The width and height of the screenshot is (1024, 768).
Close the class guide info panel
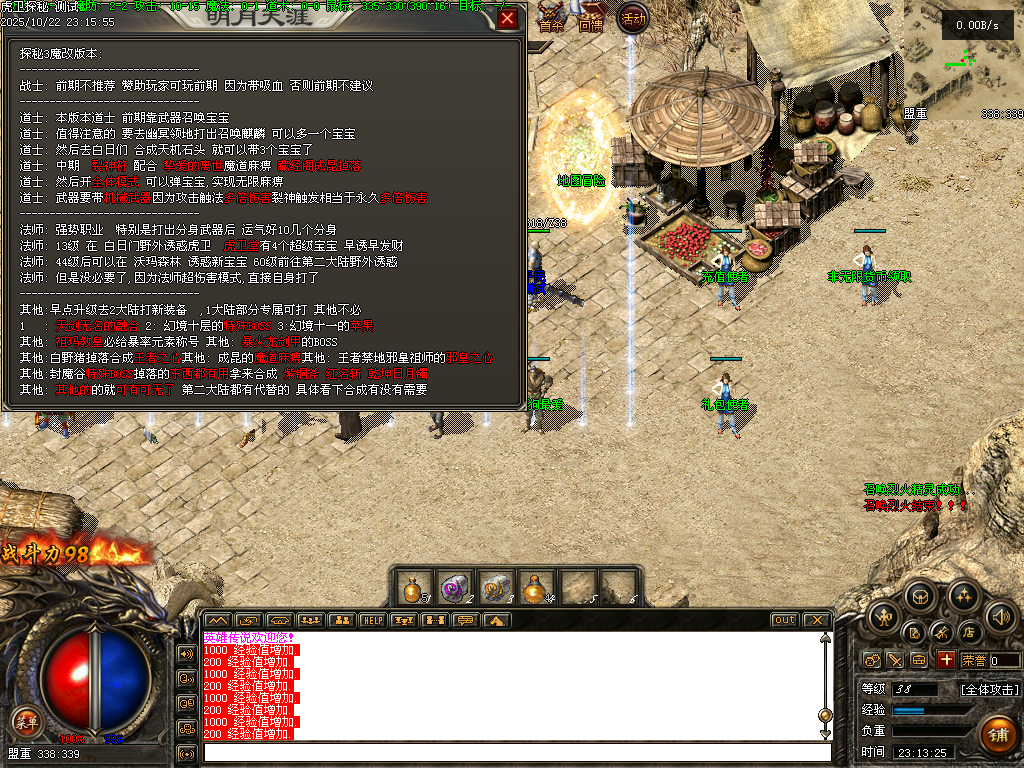point(508,18)
